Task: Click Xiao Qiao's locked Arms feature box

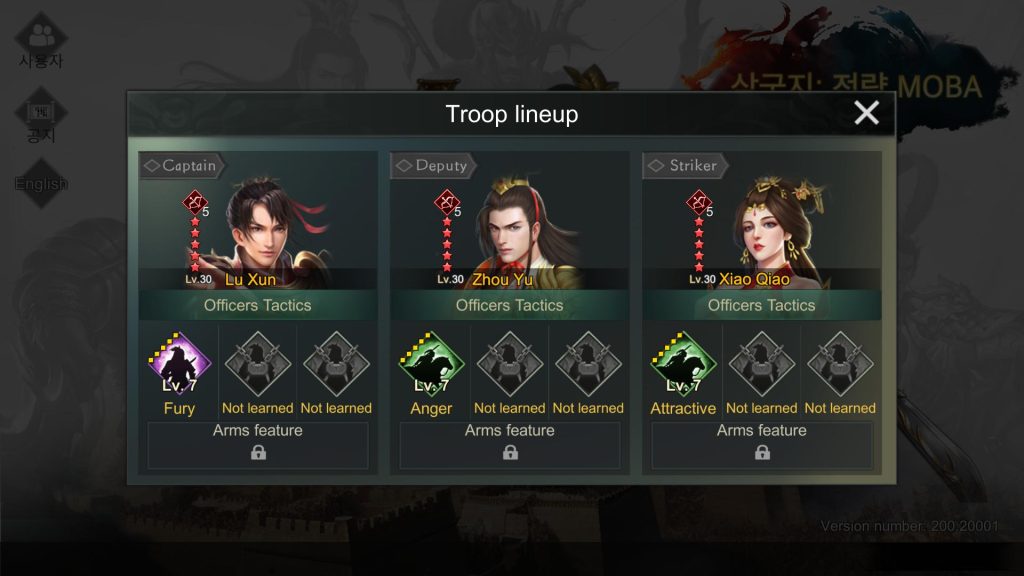Action: pyautogui.click(x=762, y=445)
